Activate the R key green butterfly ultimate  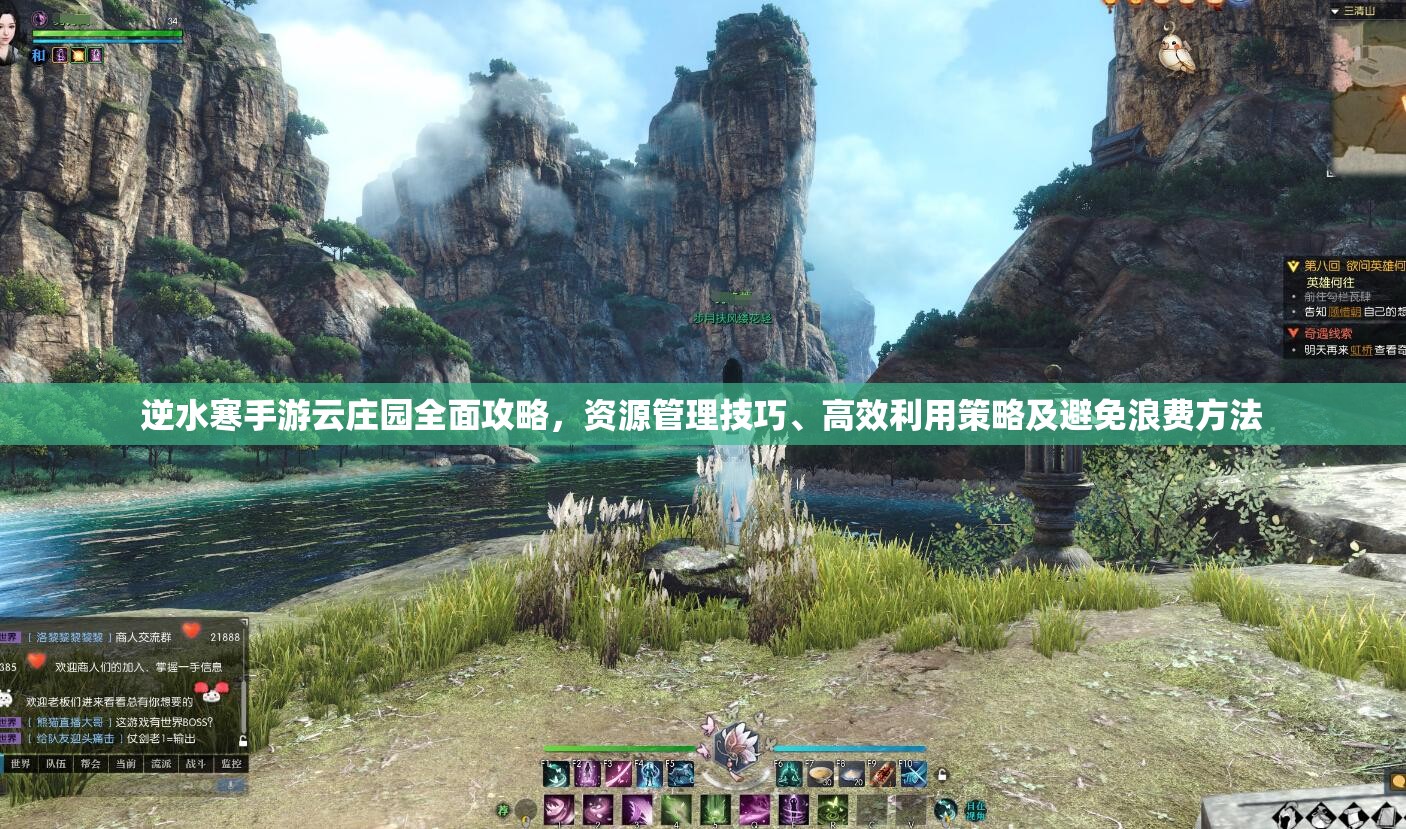pyautogui.click(x=833, y=810)
